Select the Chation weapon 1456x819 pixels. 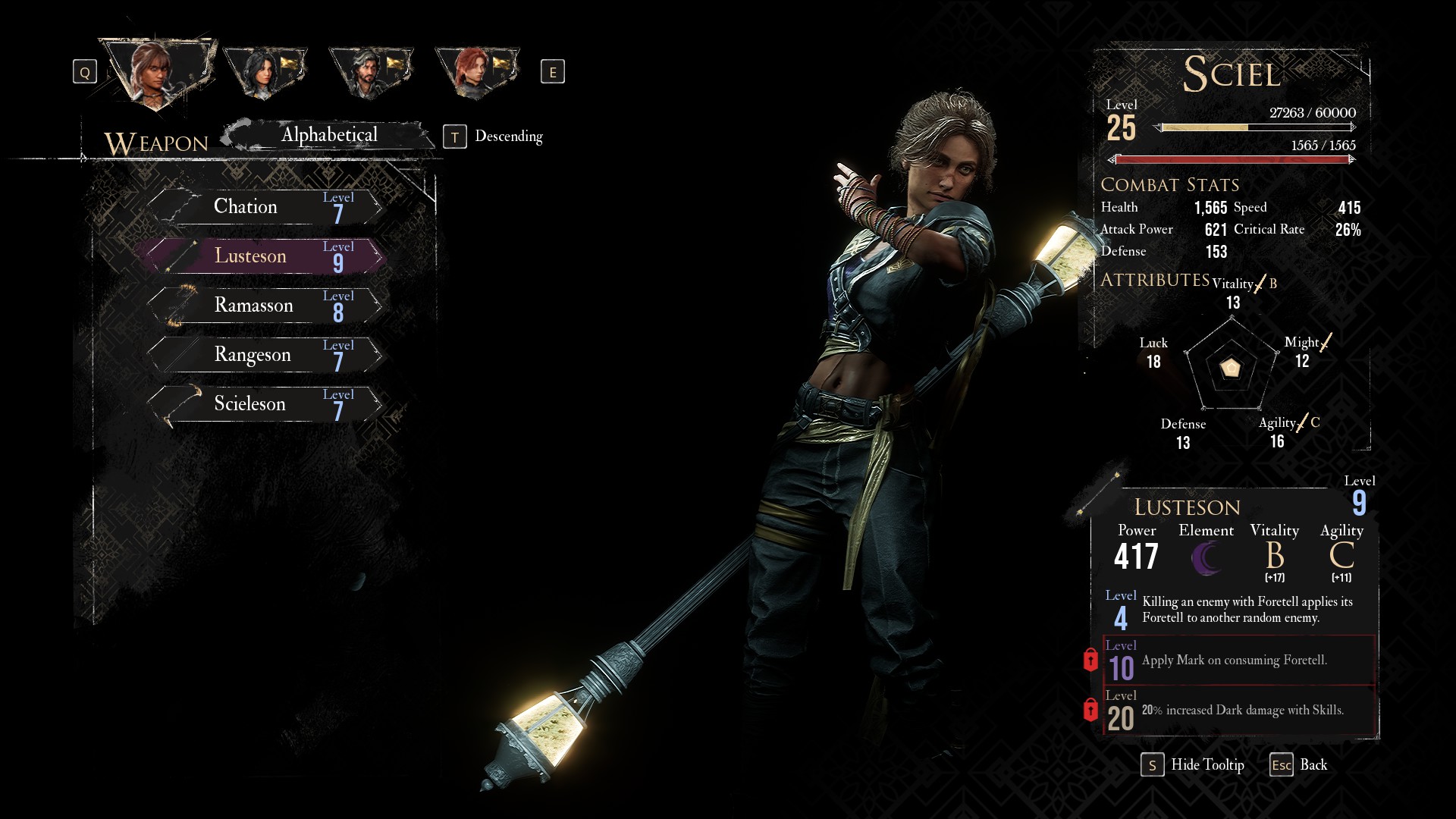click(265, 207)
